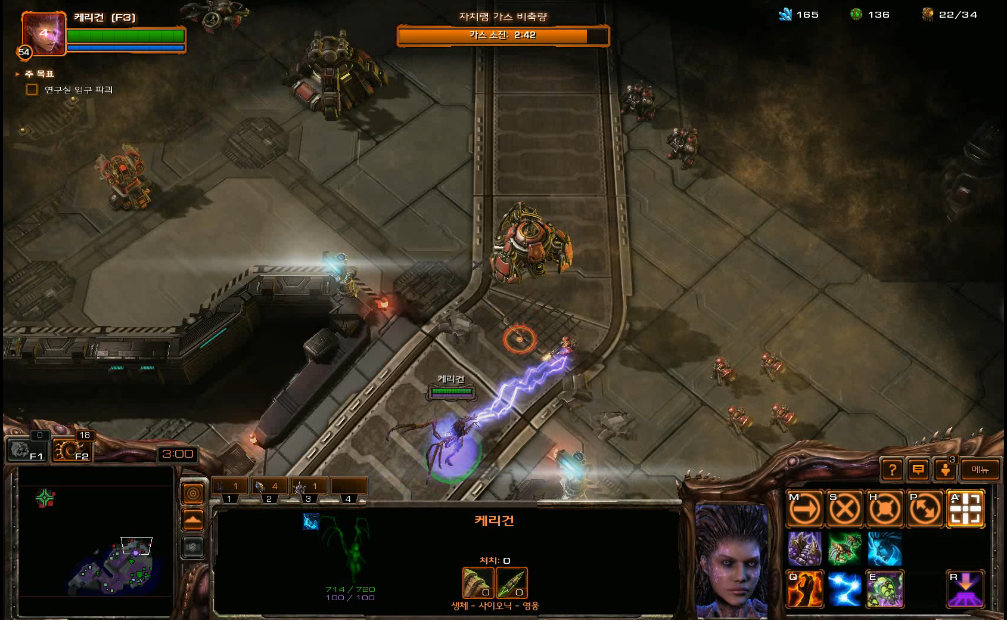Open the chat message log
The image size is (1007, 620).
pos(918,469)
